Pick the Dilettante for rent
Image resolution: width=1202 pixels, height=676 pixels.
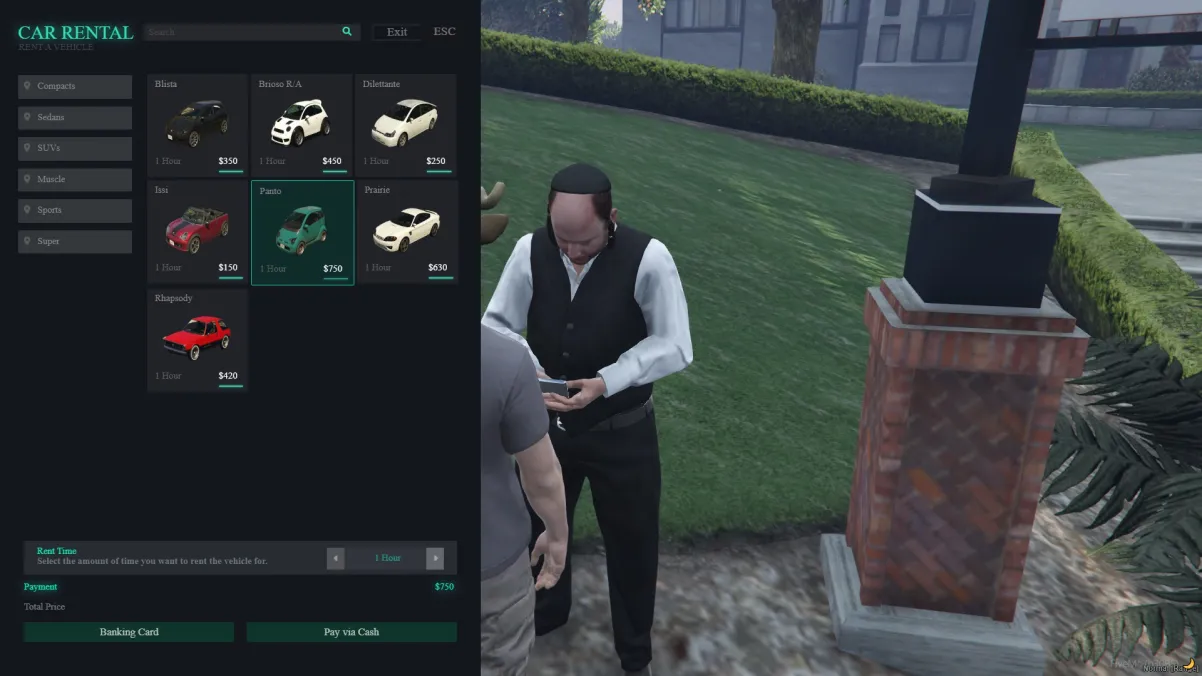[x=405, y=124]
